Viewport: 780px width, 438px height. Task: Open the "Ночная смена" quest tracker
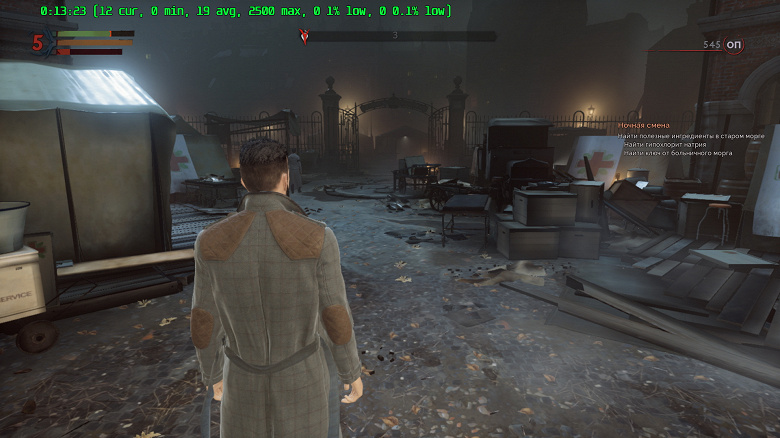pyautogui.click(x=643, y=125)
